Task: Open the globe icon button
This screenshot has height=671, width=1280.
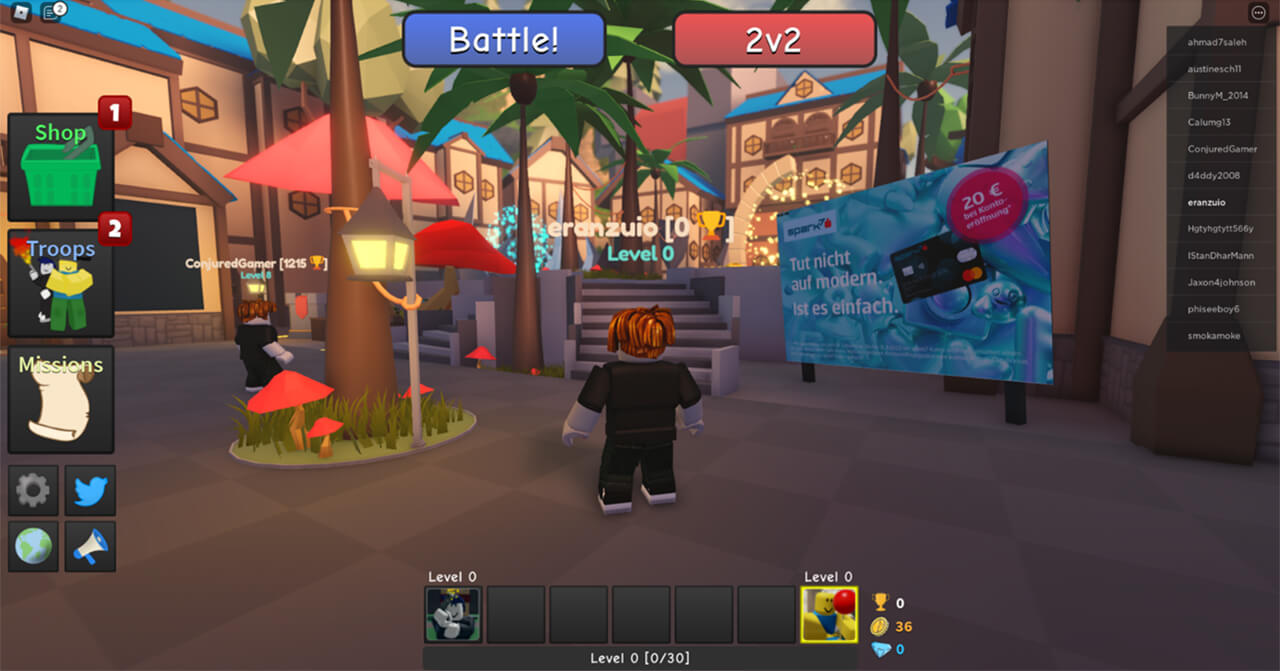Action: (x=33, y=546)
